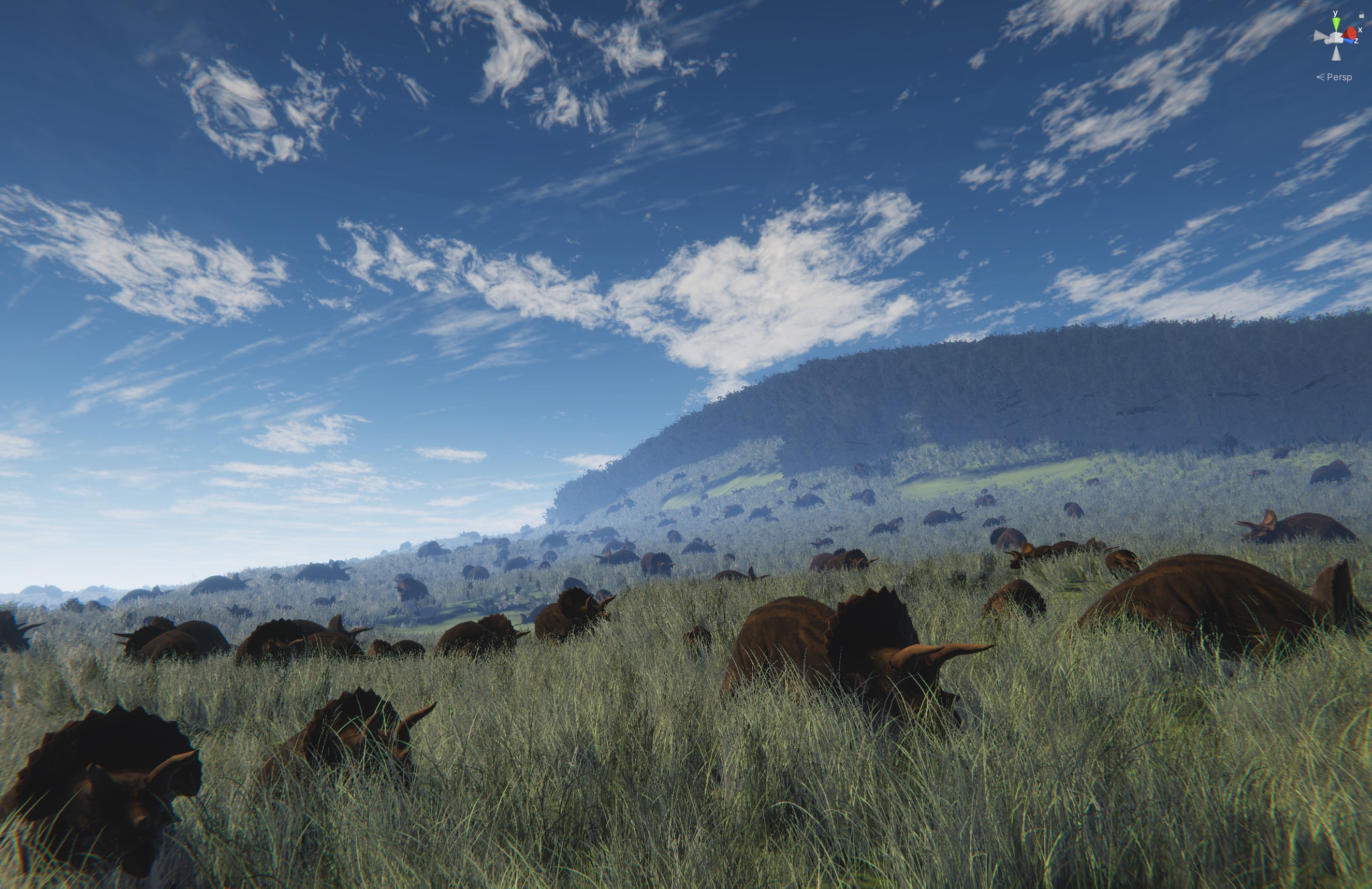Toggle the scene view rotation lock
Image resolution: width=1372 pixels, height=889 pixels.
(x=1362, y=16)
